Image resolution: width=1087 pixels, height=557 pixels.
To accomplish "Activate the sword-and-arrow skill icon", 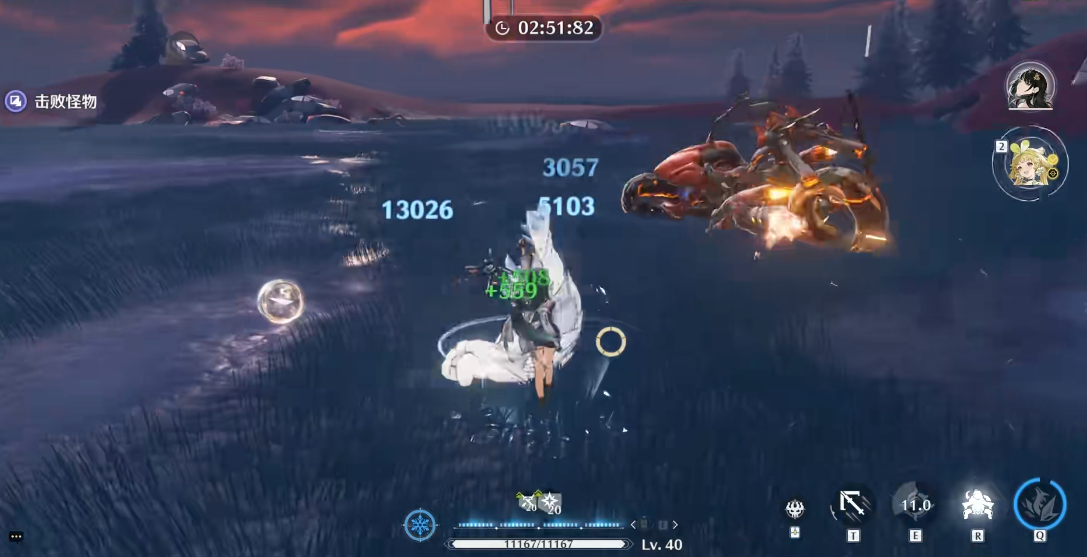I will tap(853, 504).
